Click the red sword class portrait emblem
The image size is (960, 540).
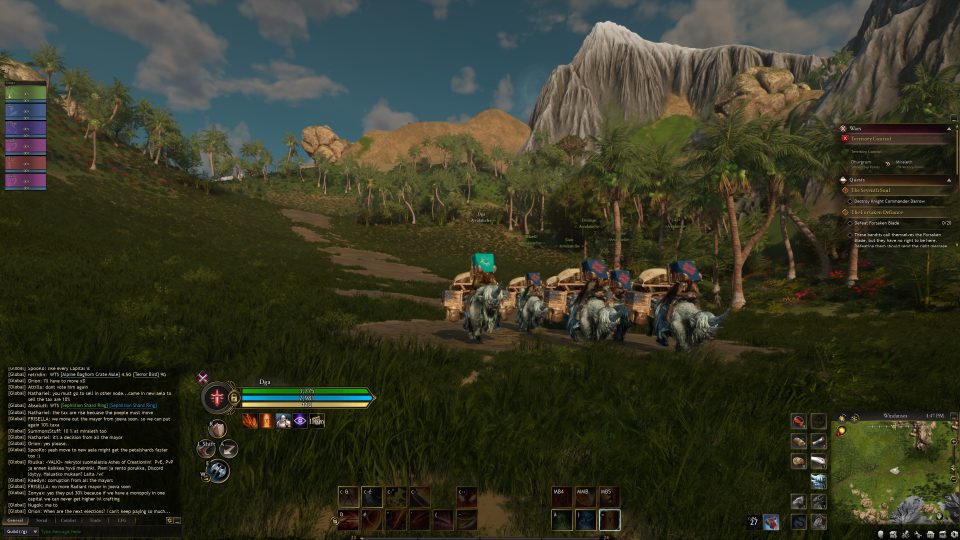pyautogui.click(x=217, y=398)
